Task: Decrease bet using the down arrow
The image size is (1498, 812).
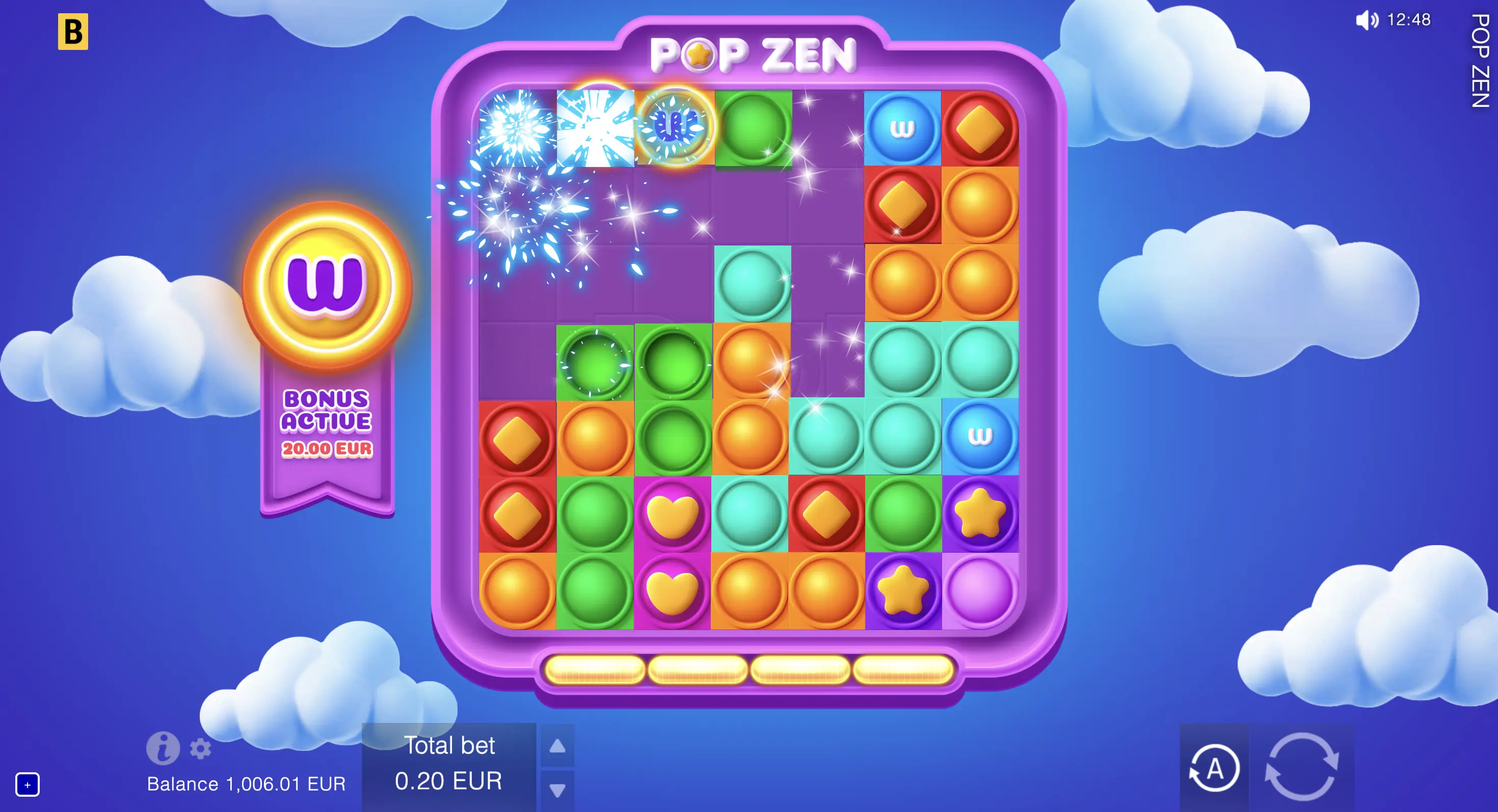Action: (x=558, y=790)
